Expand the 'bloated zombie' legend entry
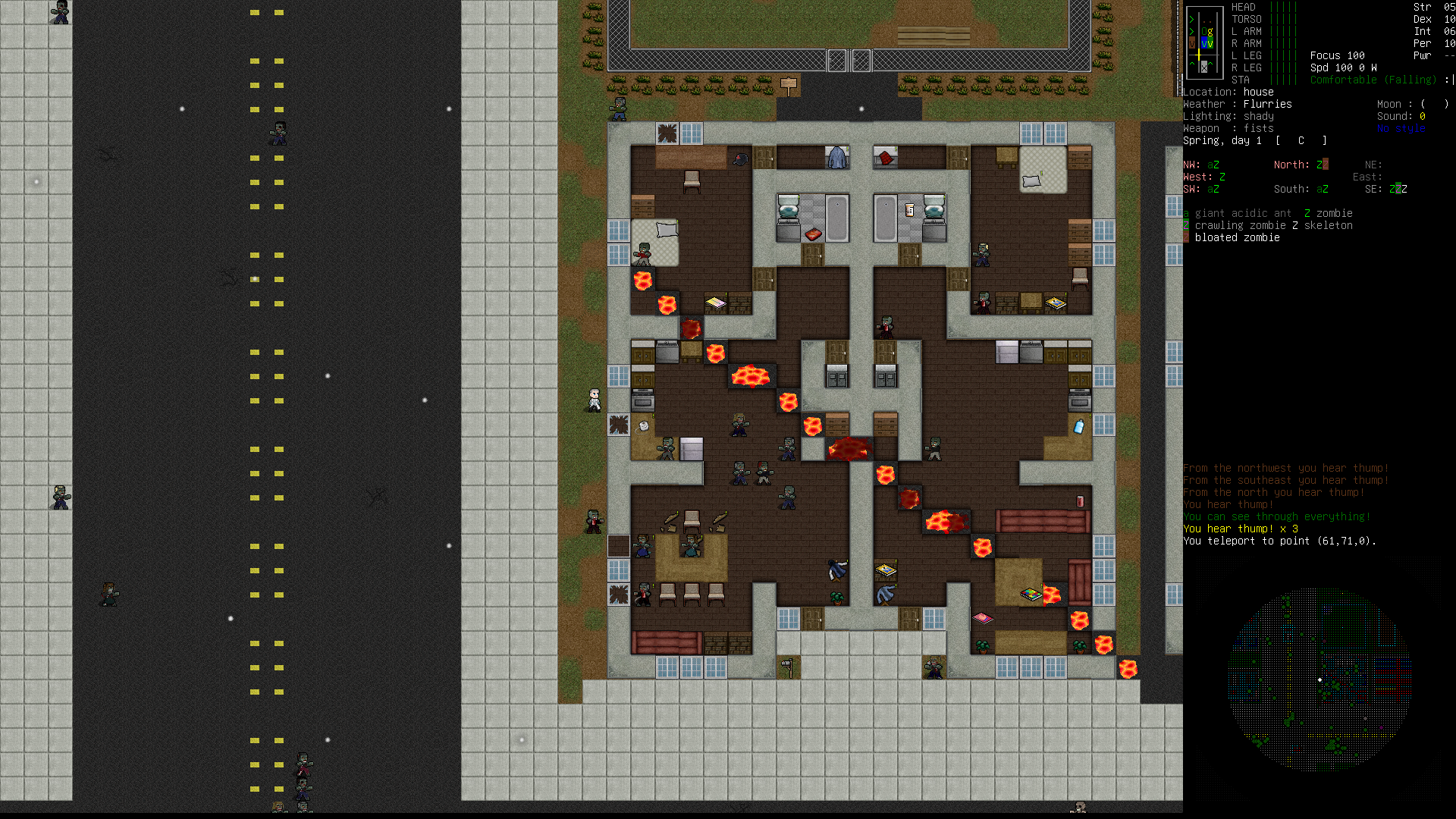1456x819 pixels. (1238, 237)
